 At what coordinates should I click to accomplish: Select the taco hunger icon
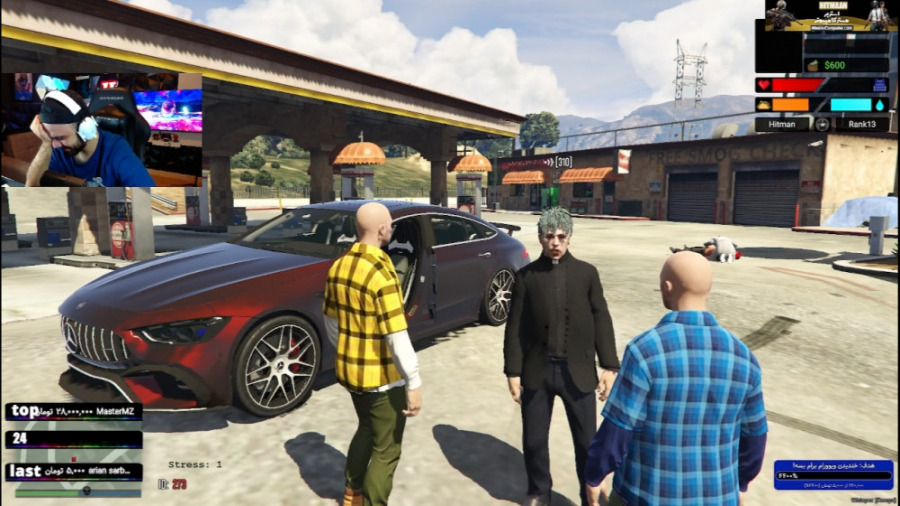click(763, 104)
